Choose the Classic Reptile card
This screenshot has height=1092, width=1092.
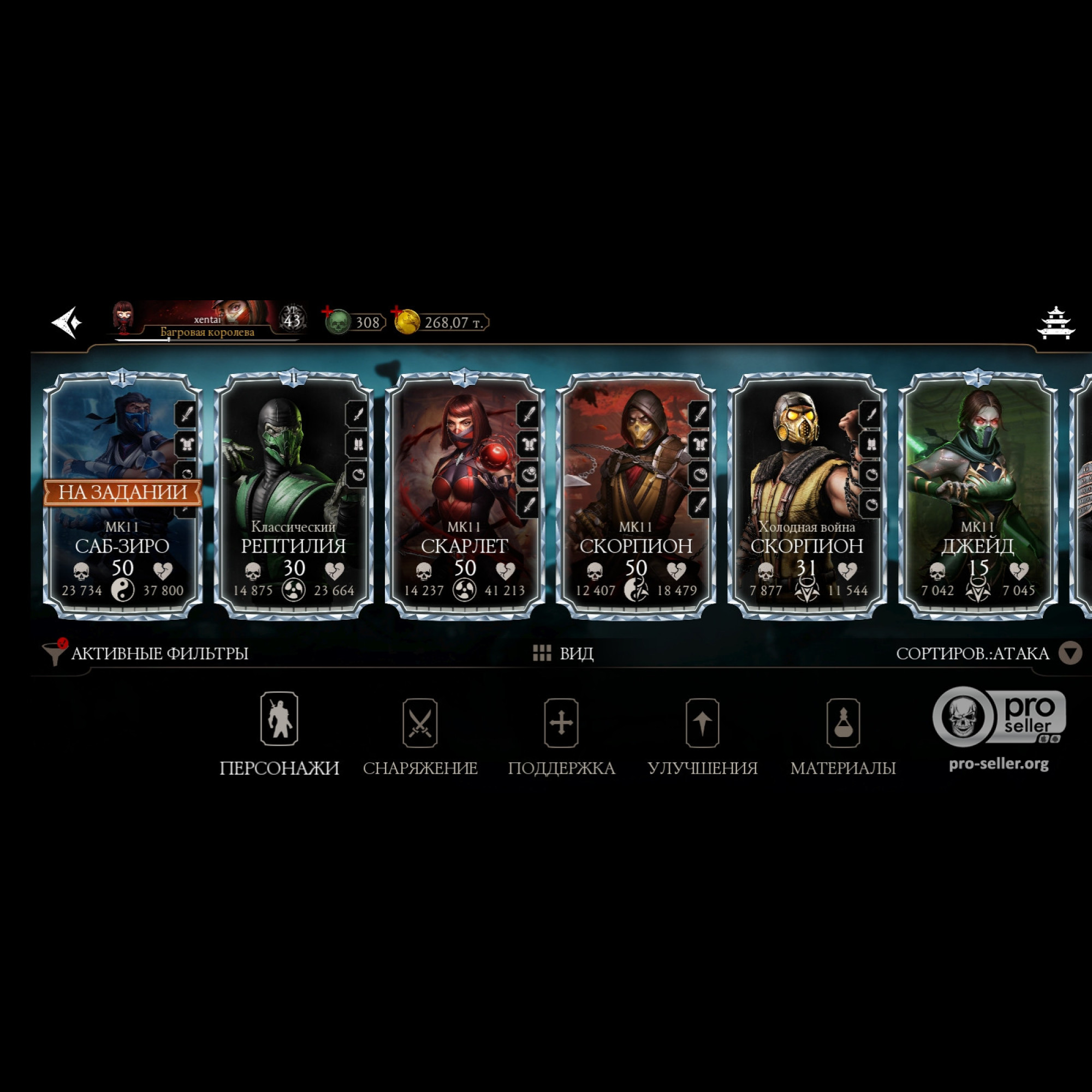click(x=293, y=495)
